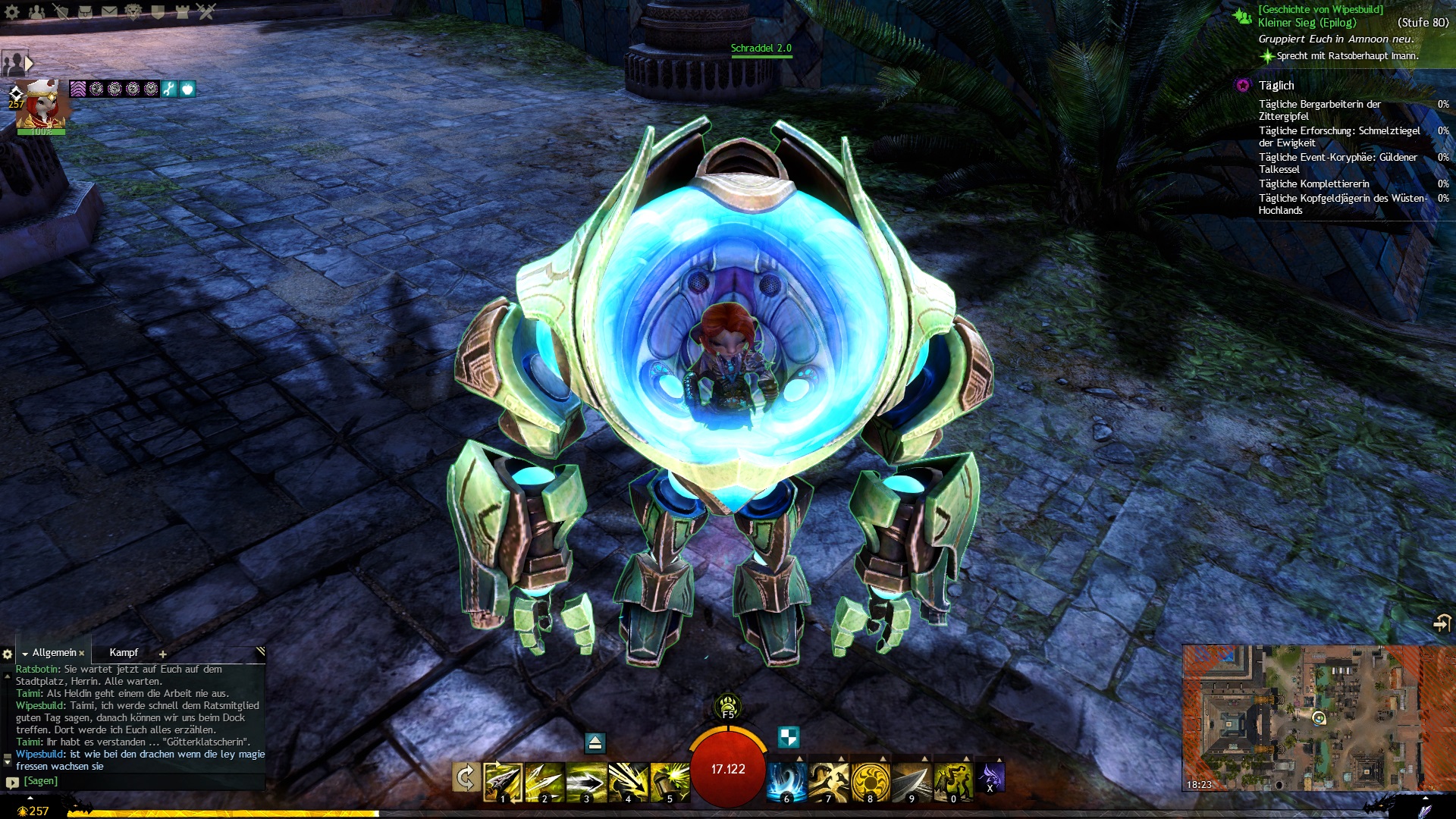
Task: Activate the golden sun skill in slot 8
Action: tap(870, 781)
